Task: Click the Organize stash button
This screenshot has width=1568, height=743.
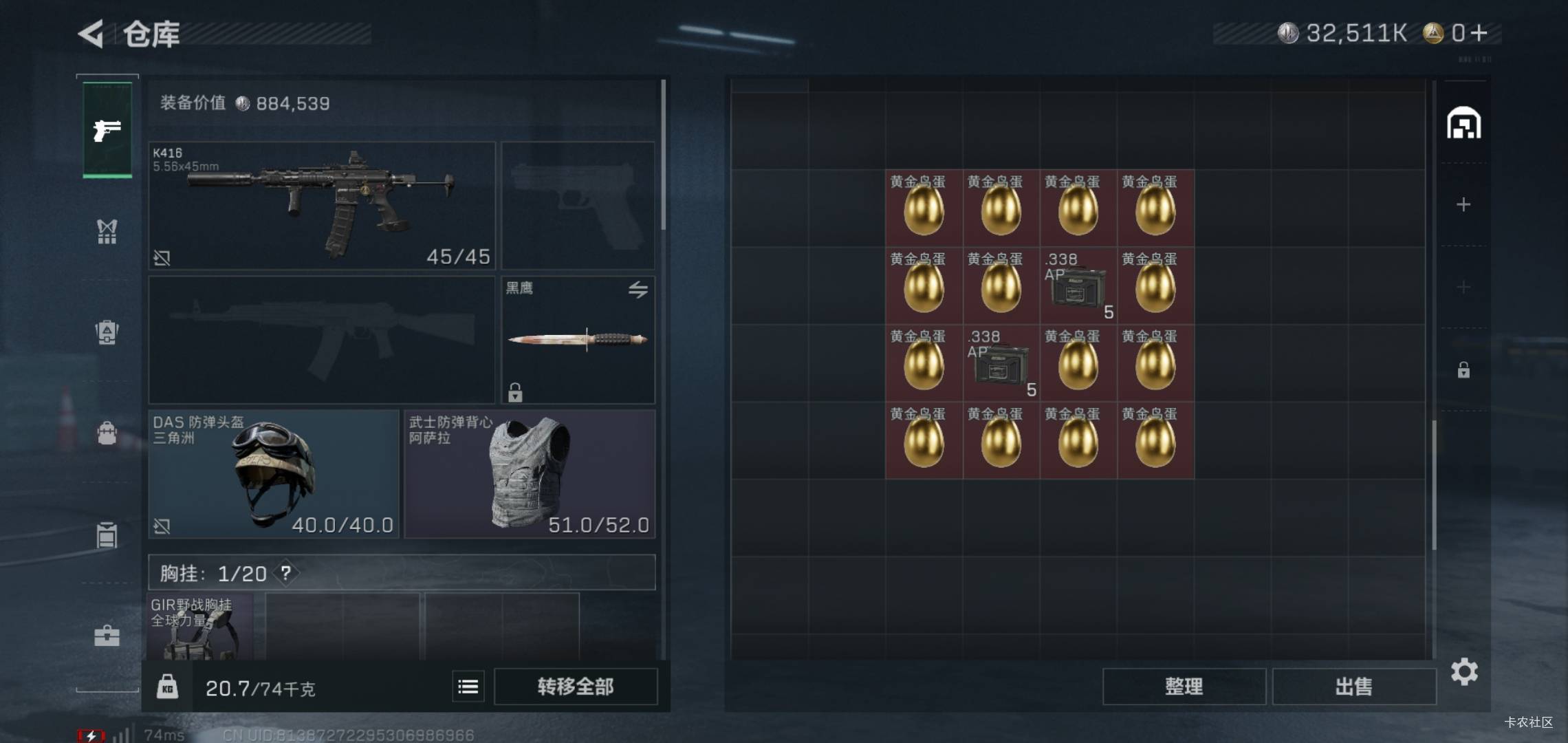Action: click(1184, 687)
